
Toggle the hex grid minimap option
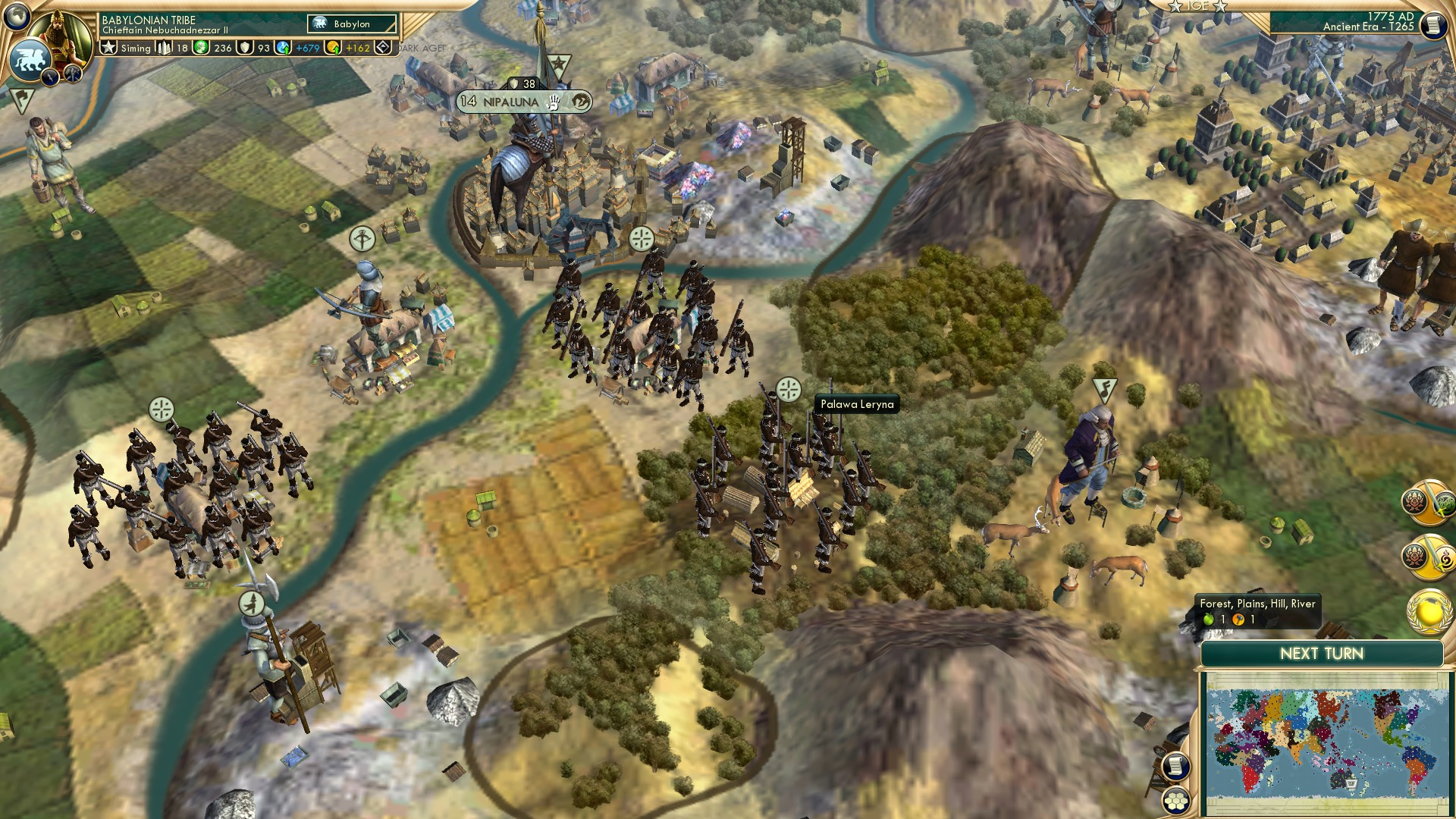point(1176,801)
